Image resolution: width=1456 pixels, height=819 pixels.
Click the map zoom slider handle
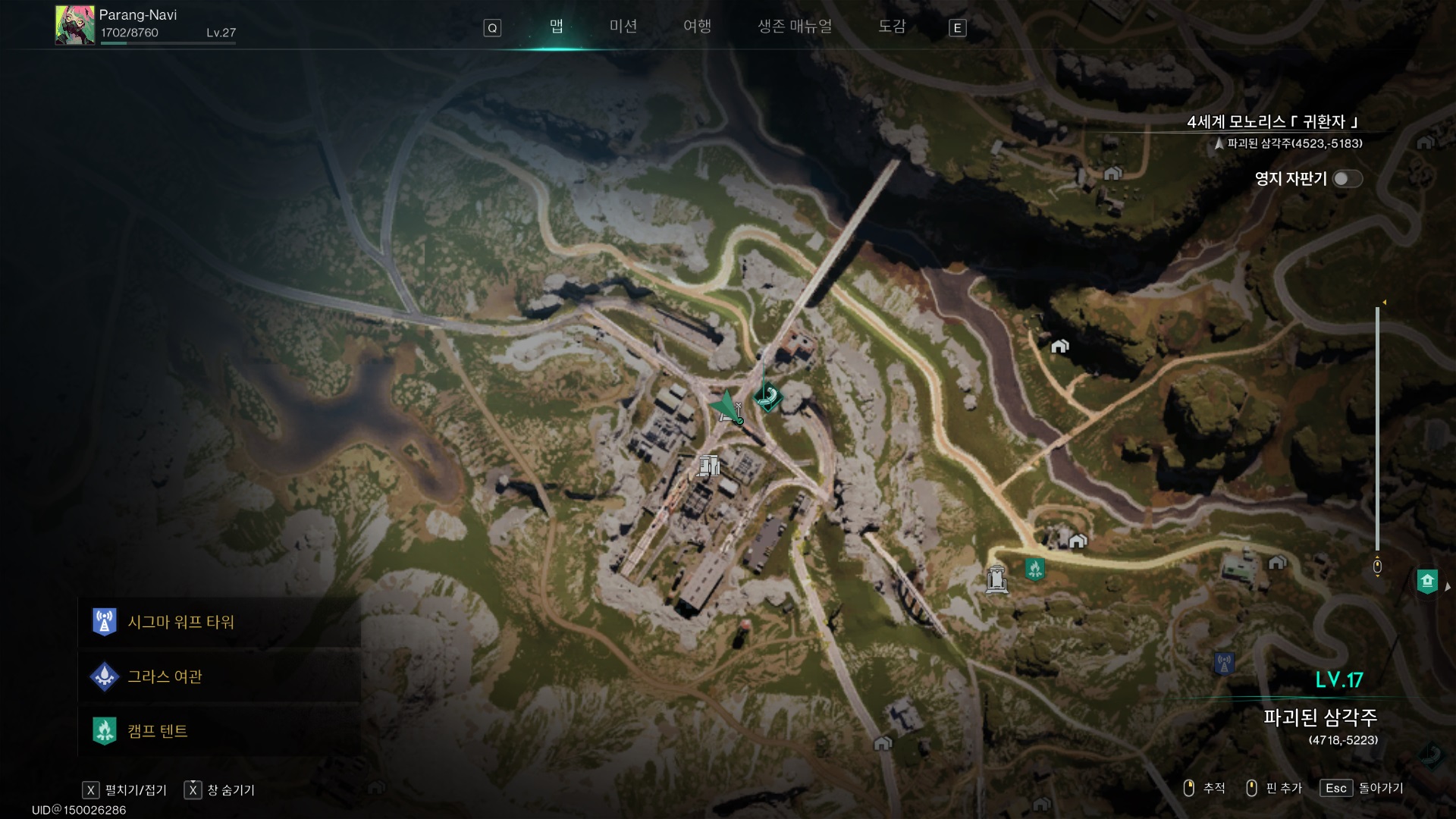(x=1377, y=566)
